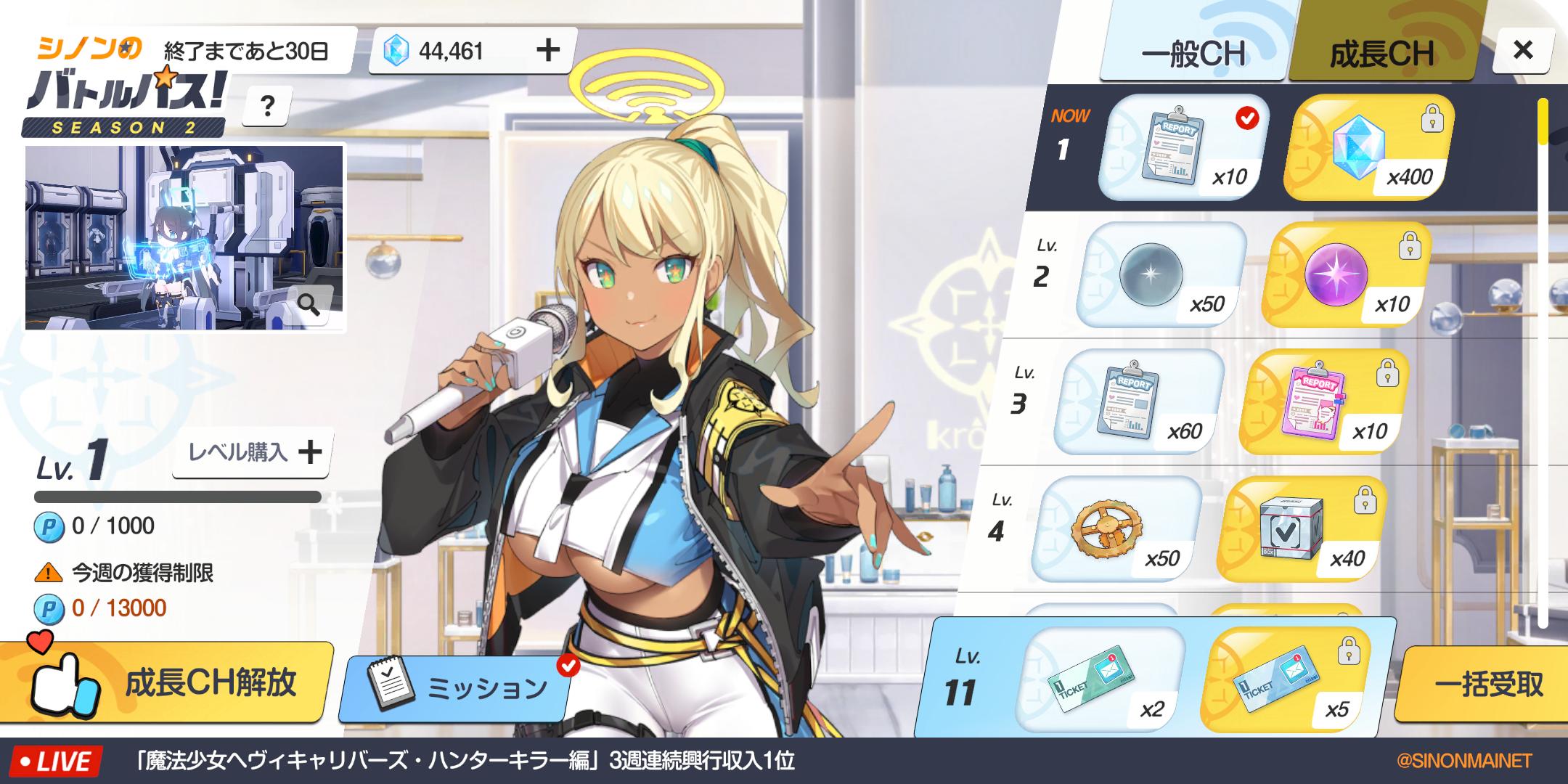The height and width of the screenshot is (784, 1568).
Task: Select the locked checkmark box x40 reward
Action: pyautogui.click(x=1302, y=529)
